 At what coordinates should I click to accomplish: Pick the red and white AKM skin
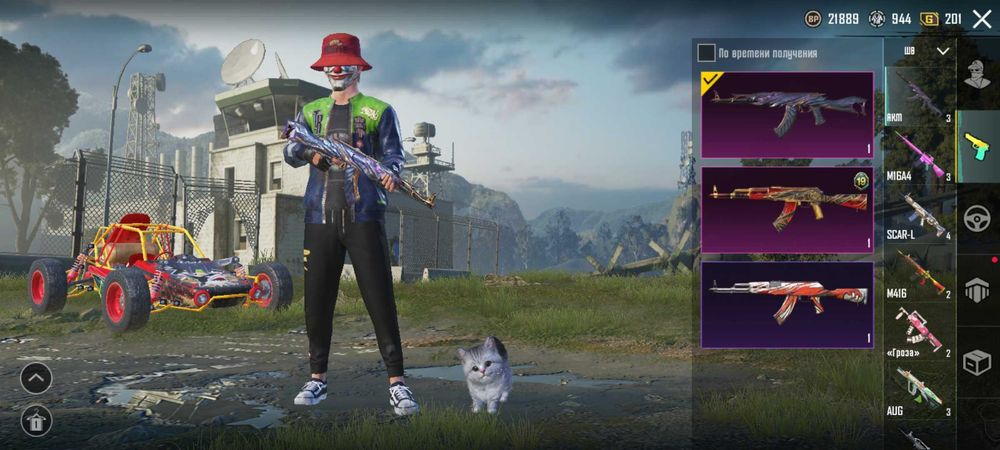tap(787, 304)
